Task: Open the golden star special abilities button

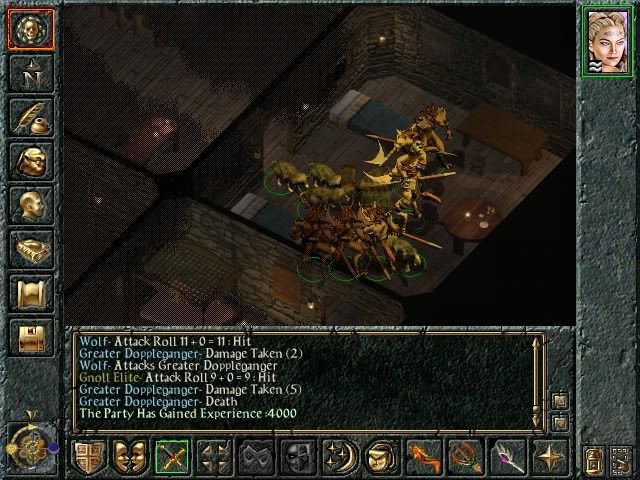Action: (x=551, y=459)
